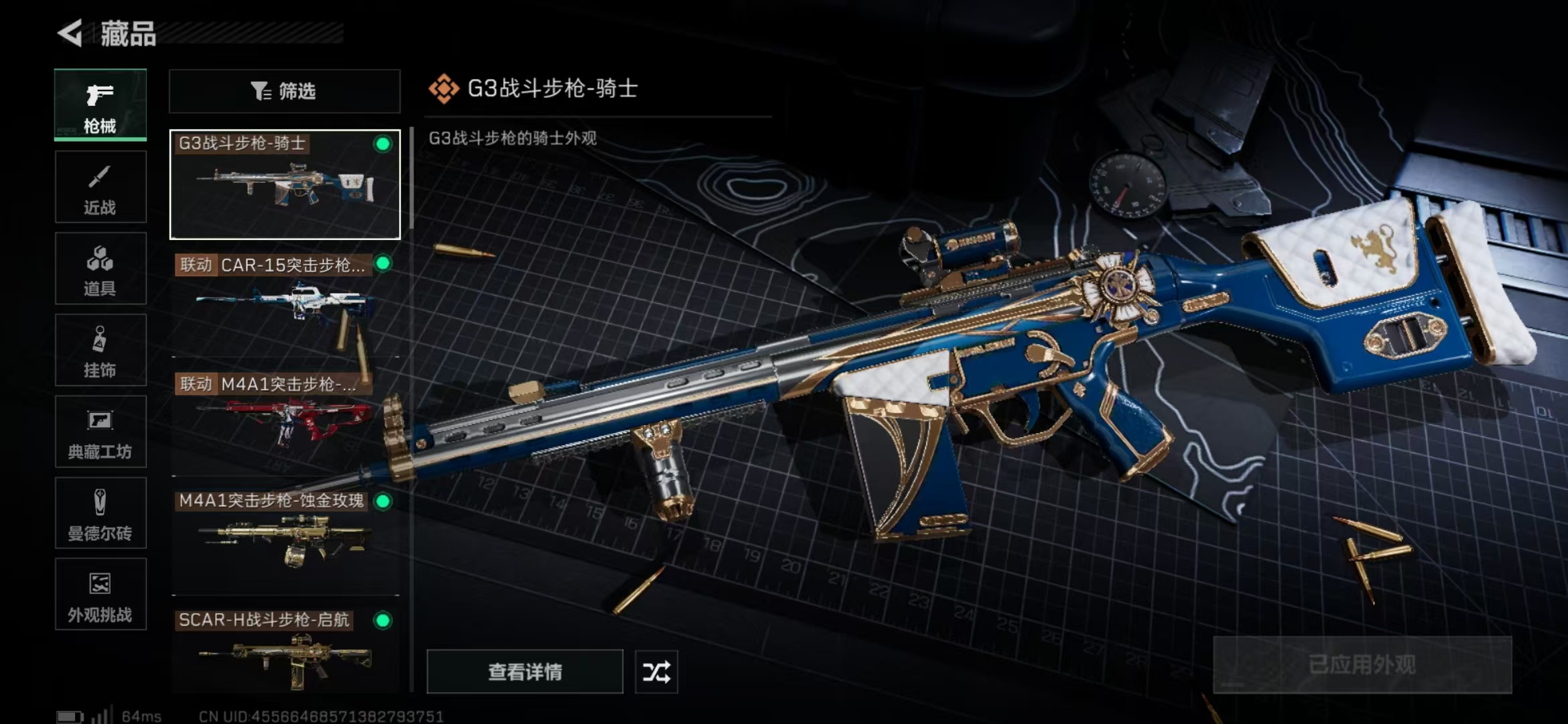Toggle the green dot on CAR-15突击步枪 entry
This screenshot has height=724, width=1568.
pos(383,264)
